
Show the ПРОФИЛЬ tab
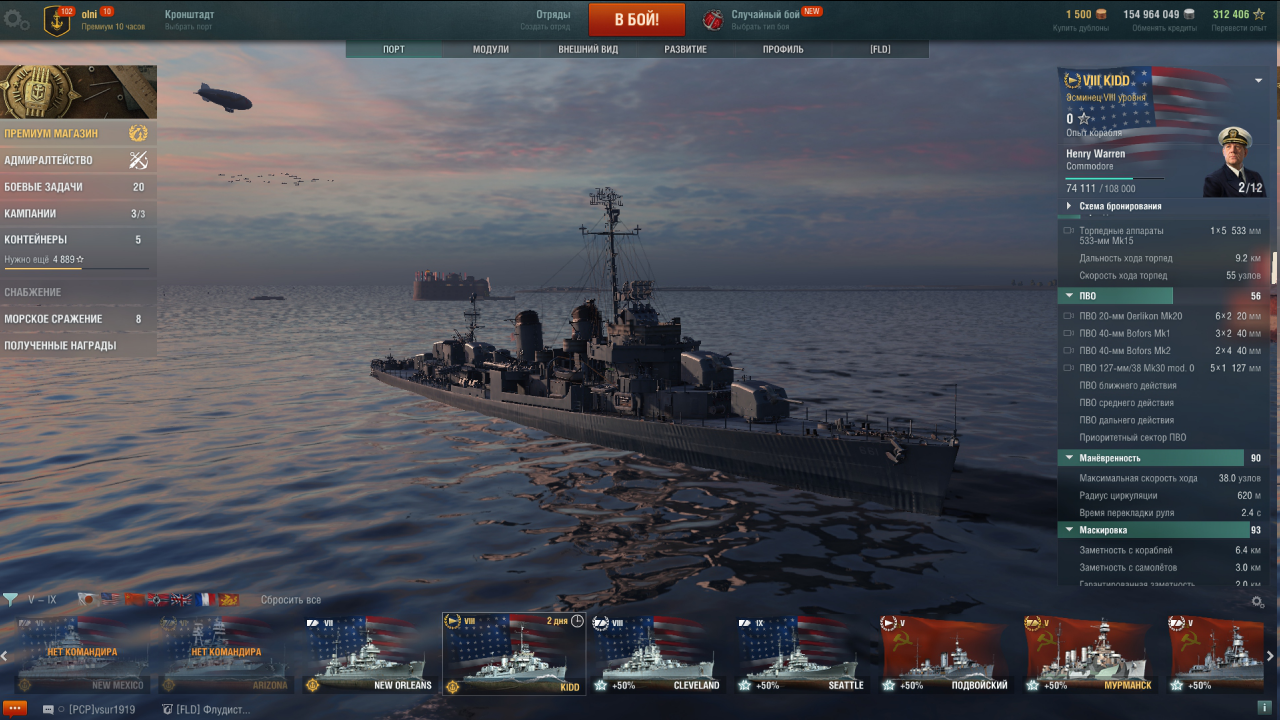pyautogui.click(x=783, y=49)
